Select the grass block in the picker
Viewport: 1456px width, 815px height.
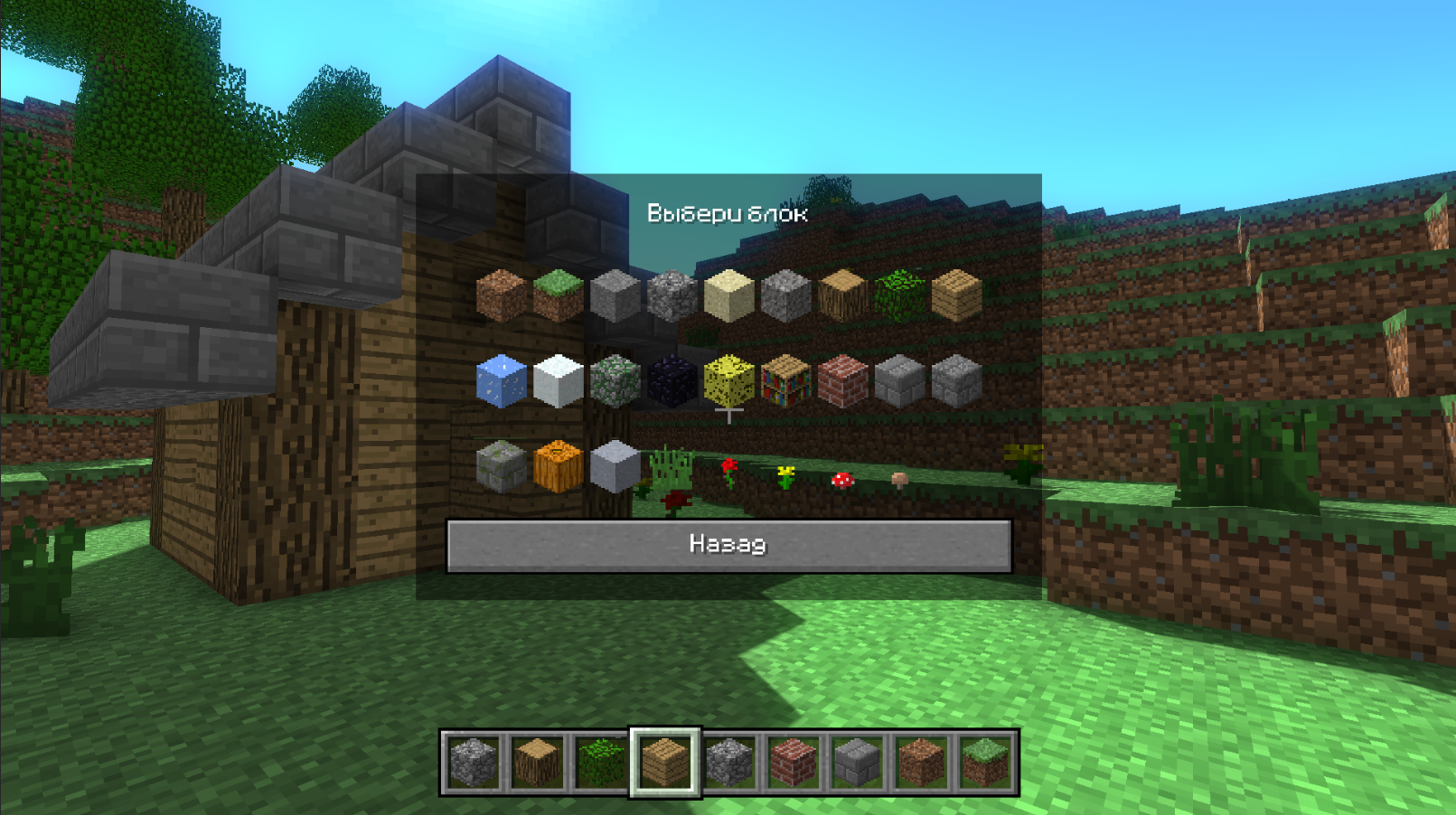click(557, 294)
